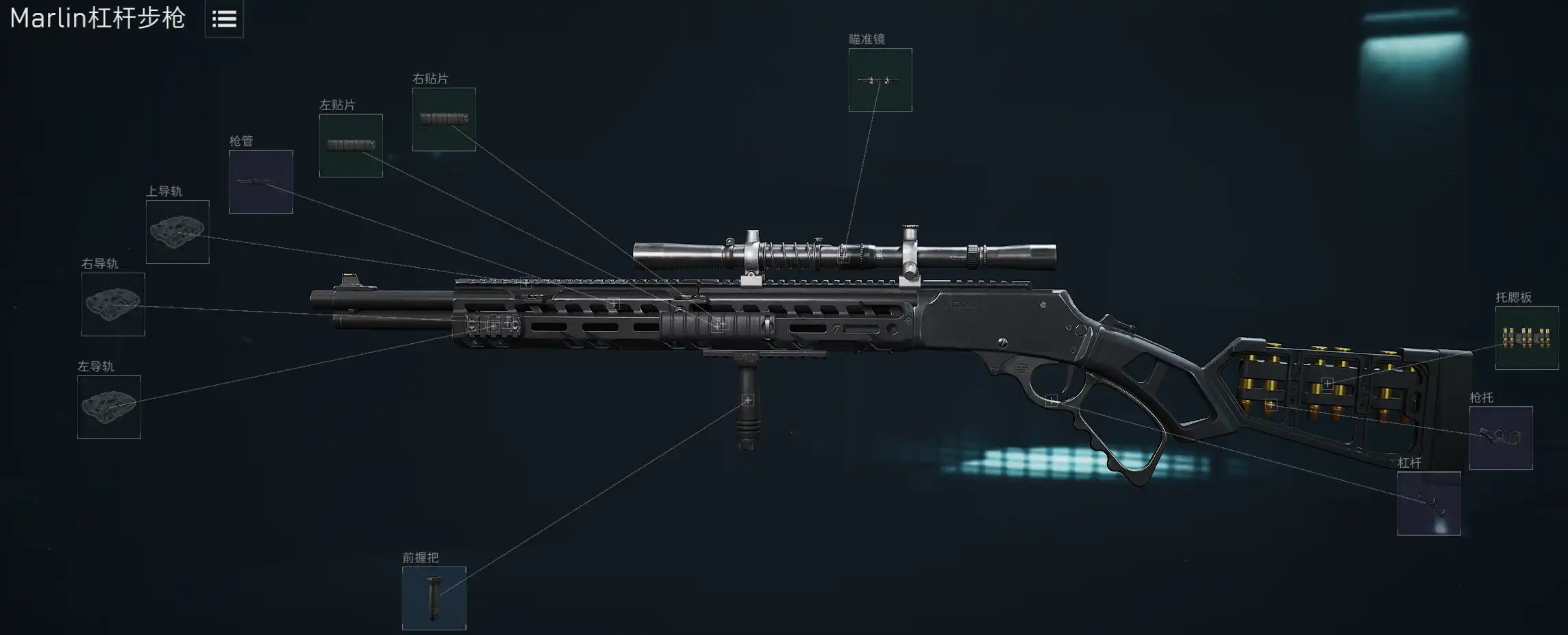Open the 杠杆 lever attachment slot

[1428, 503]
